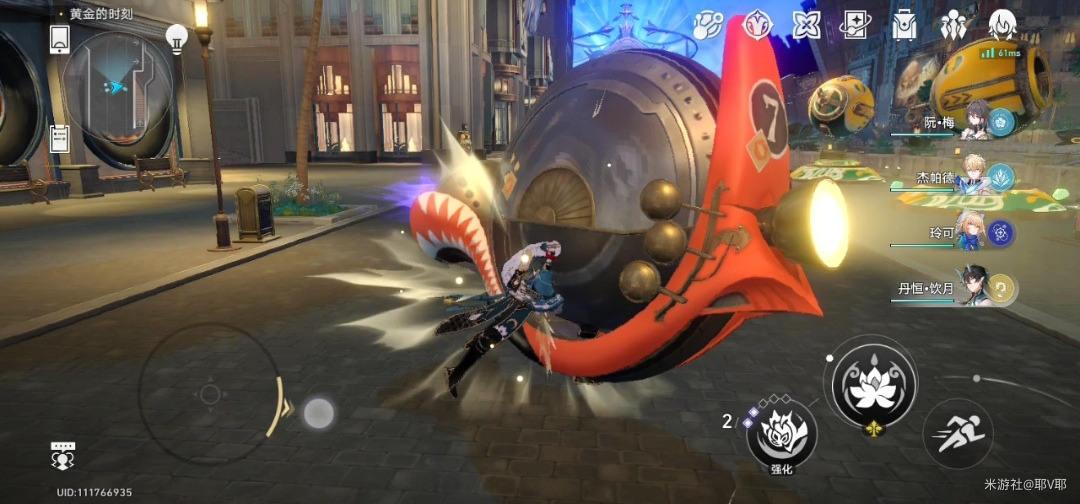Open the backpack inventory
1080x504 pixels.
(x=904, y=25)
